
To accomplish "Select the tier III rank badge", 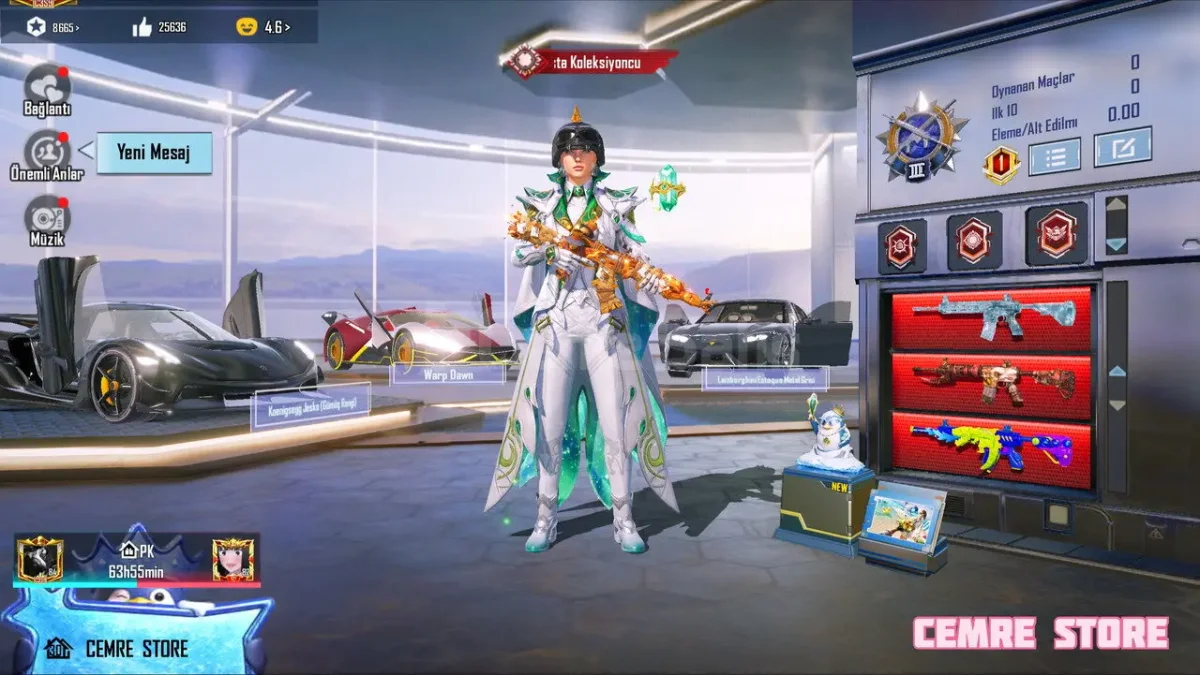I will [922, 138].
